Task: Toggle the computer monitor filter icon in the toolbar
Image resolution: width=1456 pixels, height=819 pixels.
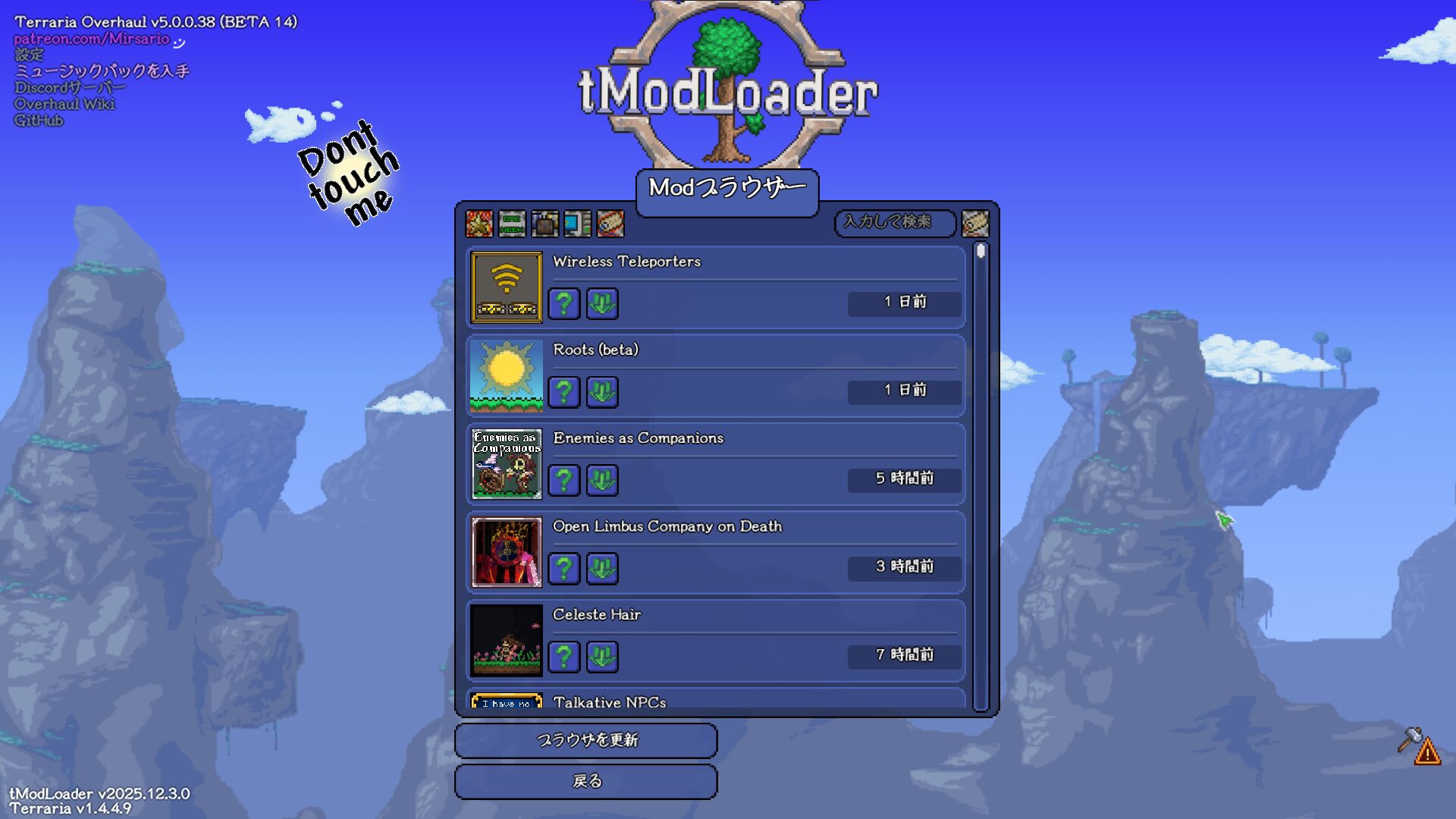Action: [x=578, y=224]
